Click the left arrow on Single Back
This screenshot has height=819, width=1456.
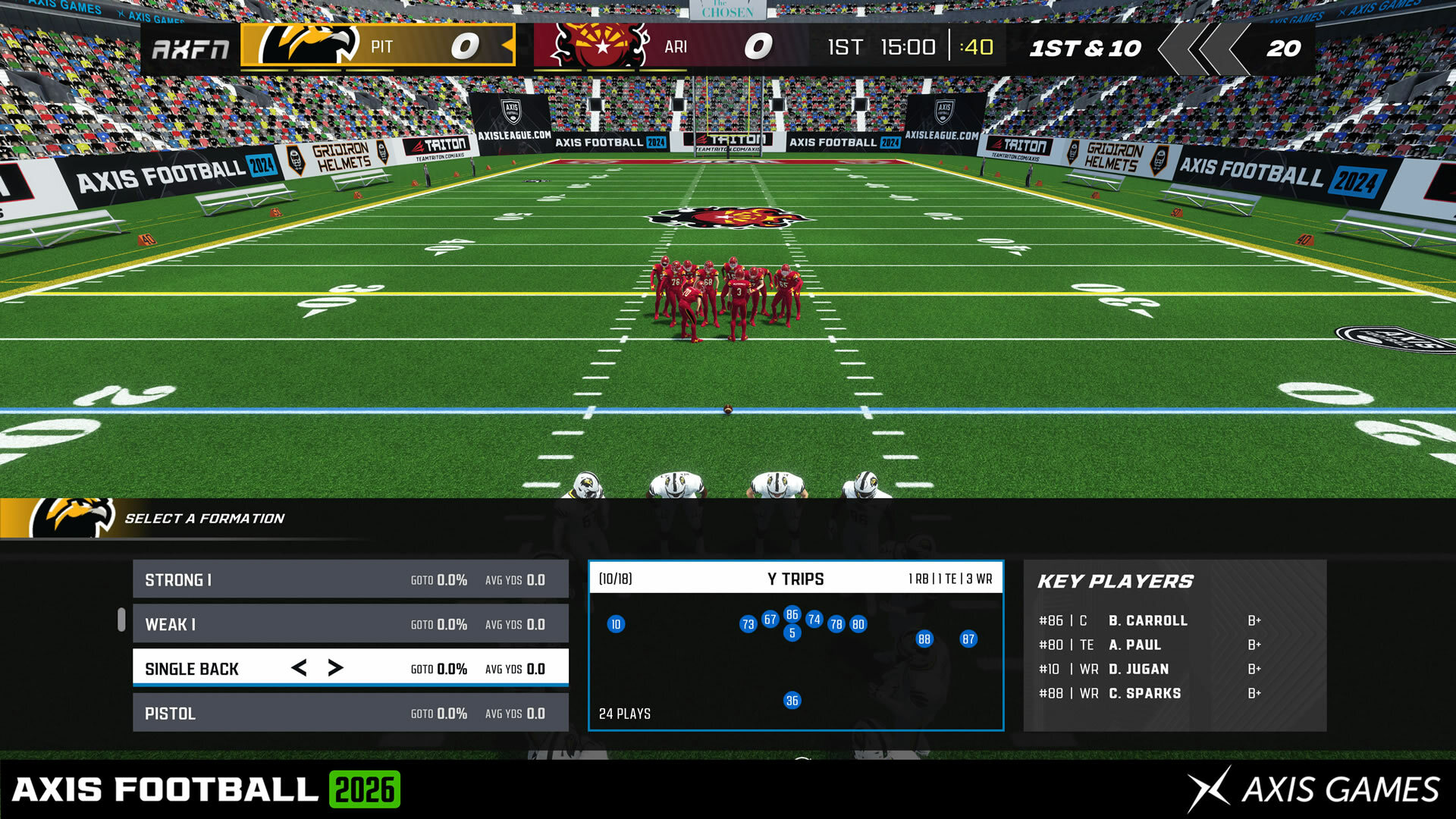click(x=298, y=668)
